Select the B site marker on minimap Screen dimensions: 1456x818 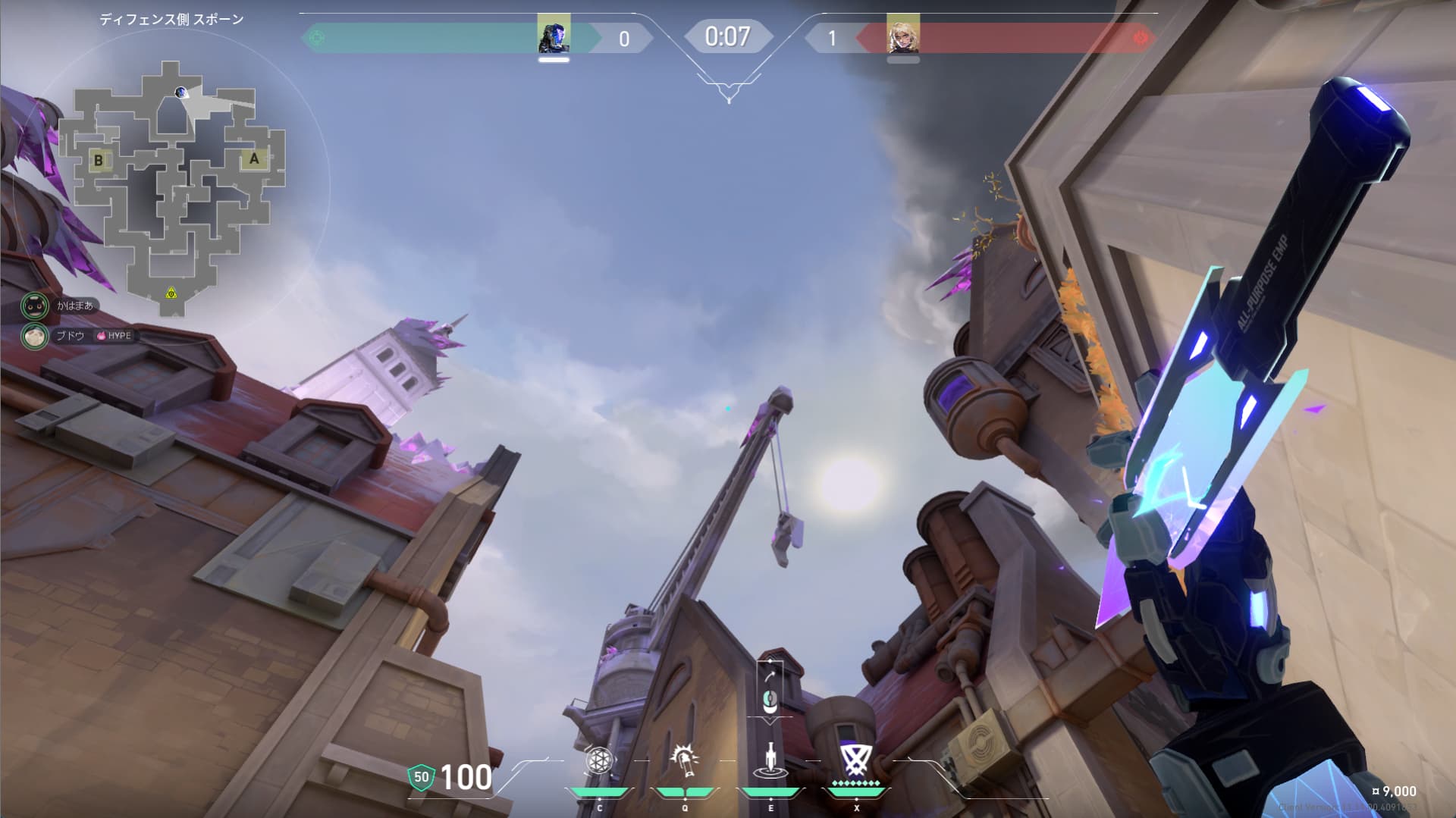[99, 161]
